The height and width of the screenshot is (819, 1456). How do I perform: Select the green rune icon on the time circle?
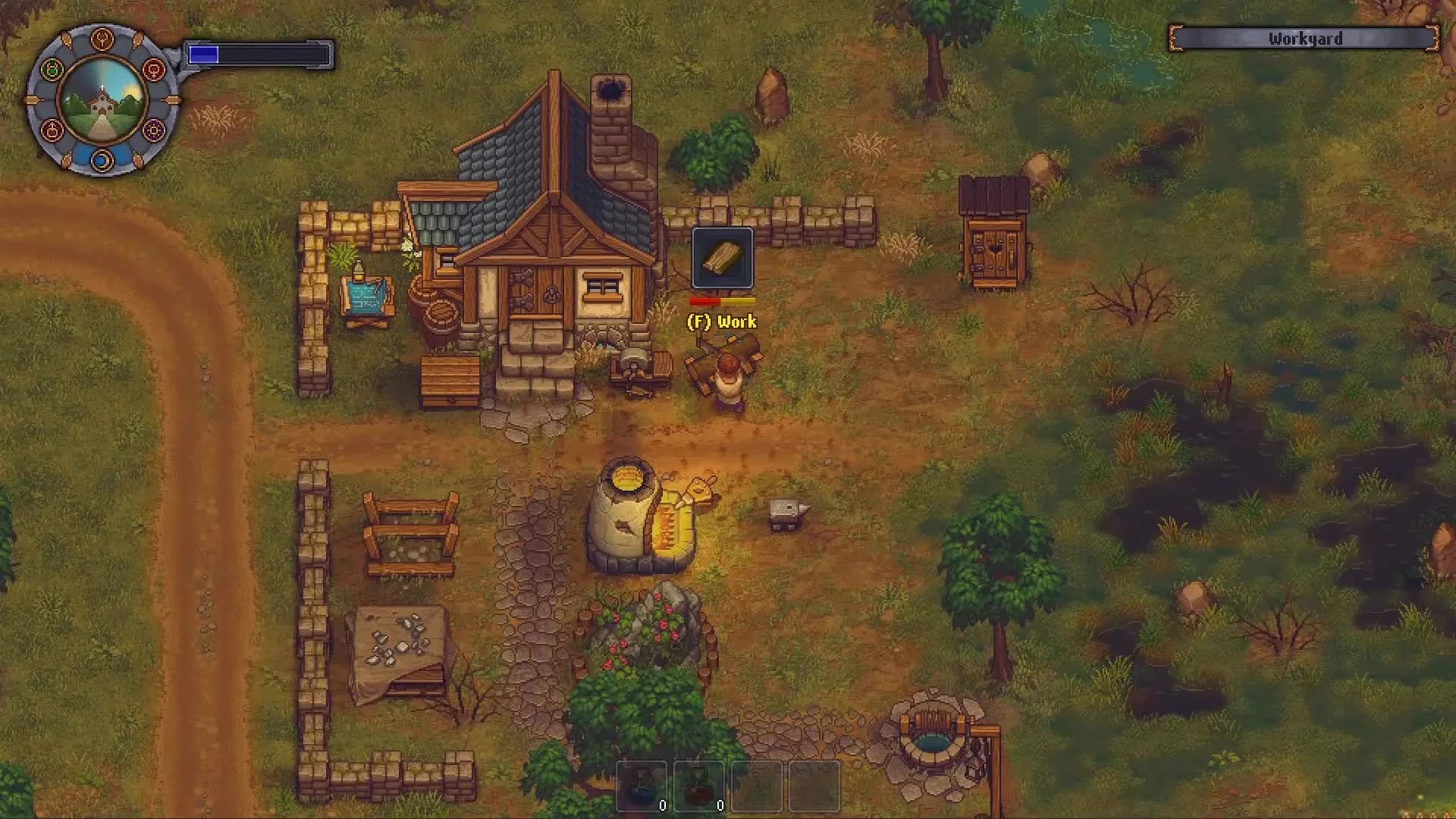[52, 69]
